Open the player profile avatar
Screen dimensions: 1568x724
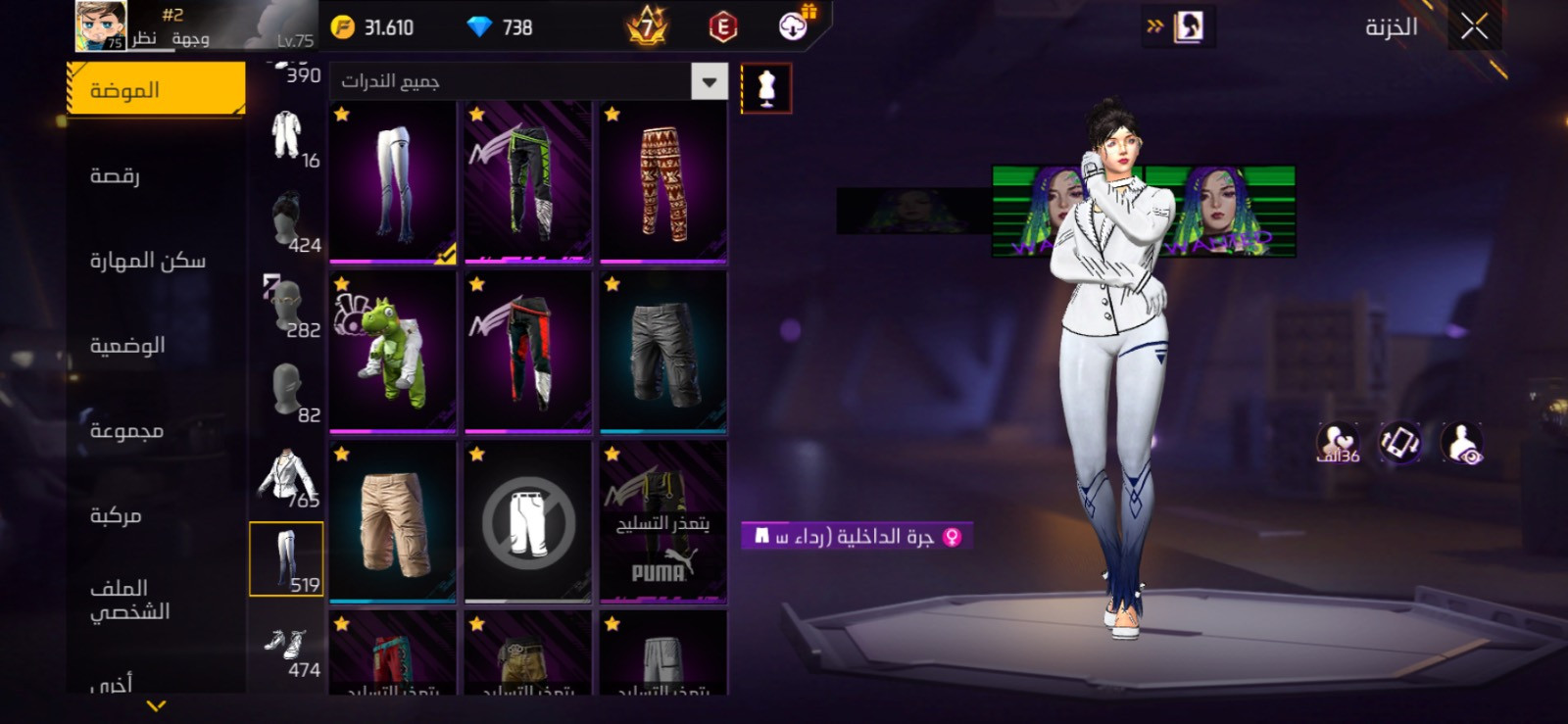tap(101, 26)
